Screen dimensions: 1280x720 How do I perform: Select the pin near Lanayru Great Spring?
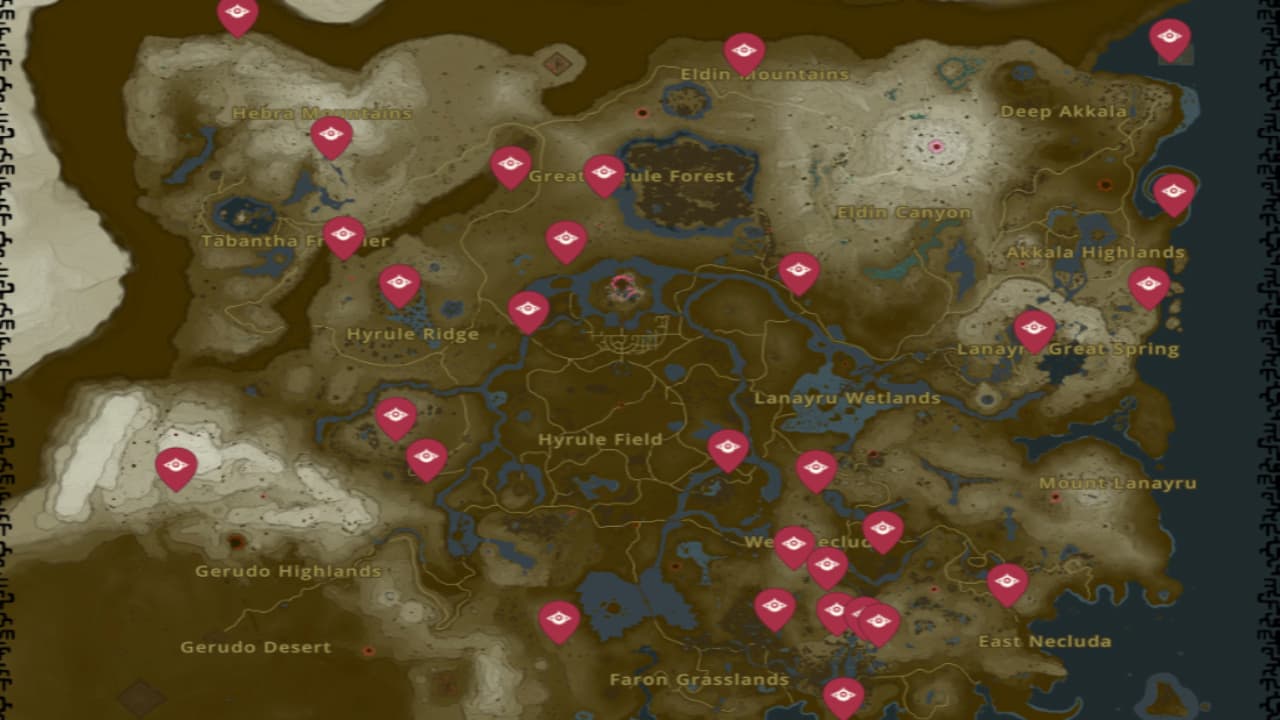pos(1032,328)
